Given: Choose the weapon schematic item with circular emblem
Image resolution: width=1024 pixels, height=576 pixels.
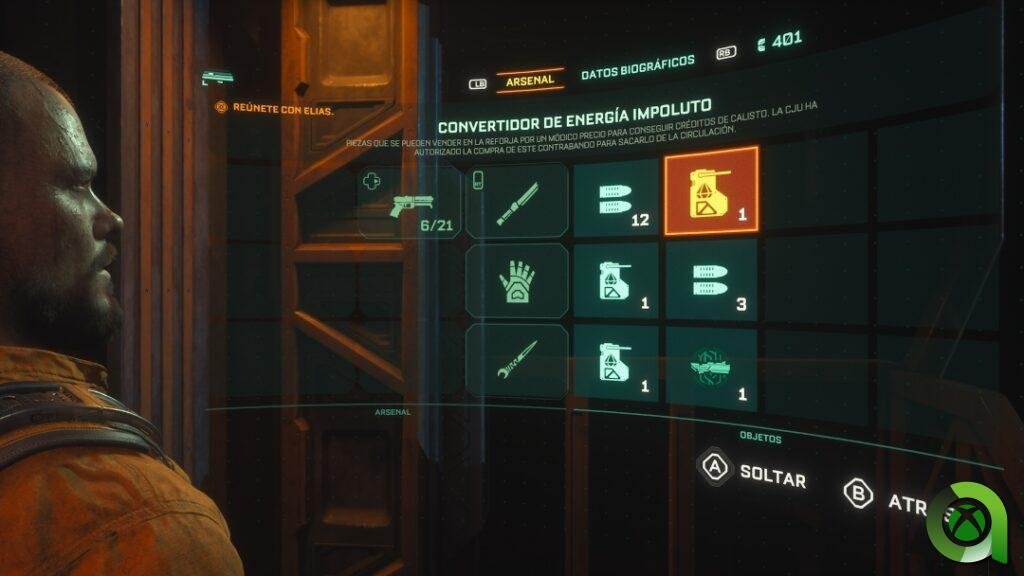Looking at the screenshot, I should [711, 367].
